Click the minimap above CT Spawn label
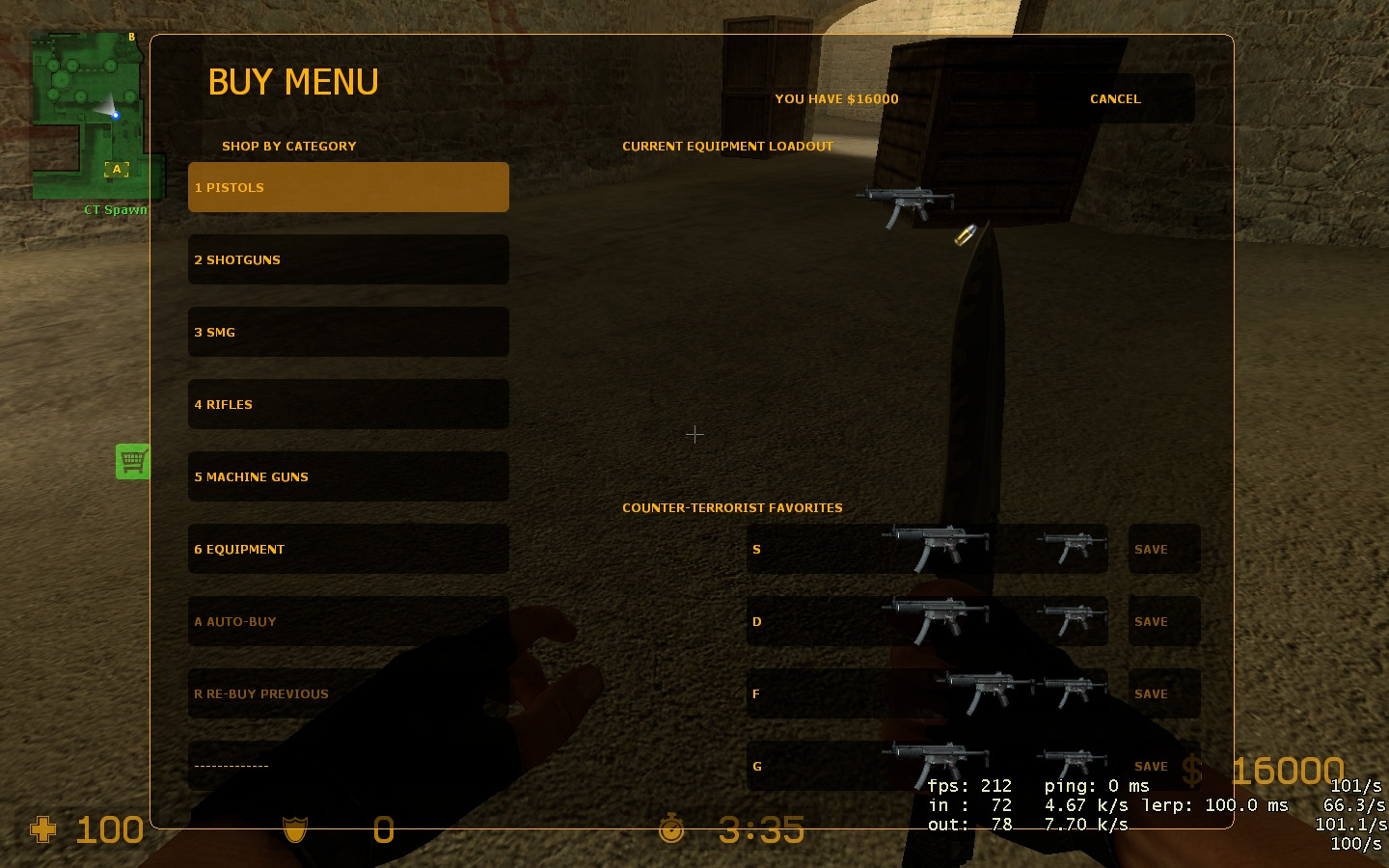Screen dimensions: 1389x868 (x=92, y=116)
